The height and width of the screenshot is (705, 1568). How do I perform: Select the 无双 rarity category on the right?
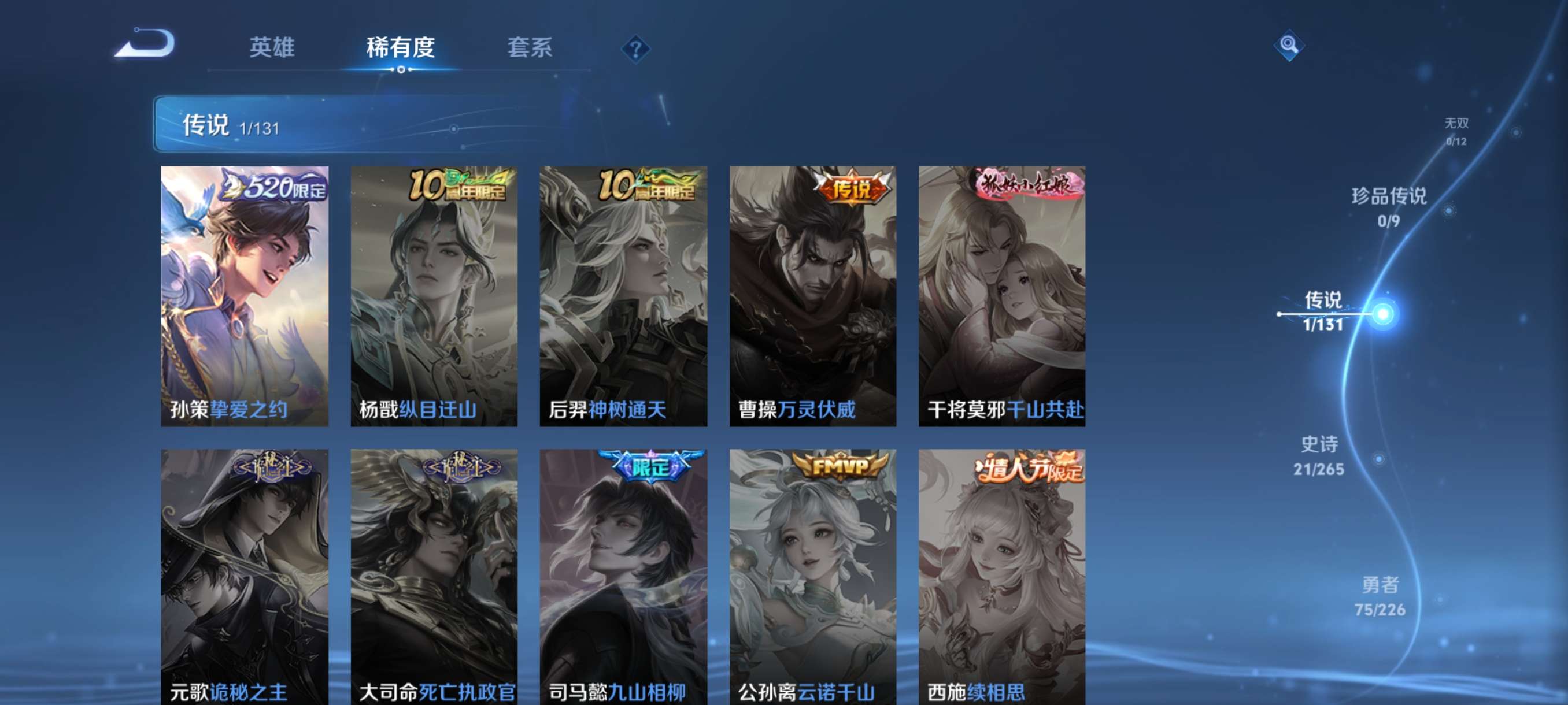point(1458,131)
